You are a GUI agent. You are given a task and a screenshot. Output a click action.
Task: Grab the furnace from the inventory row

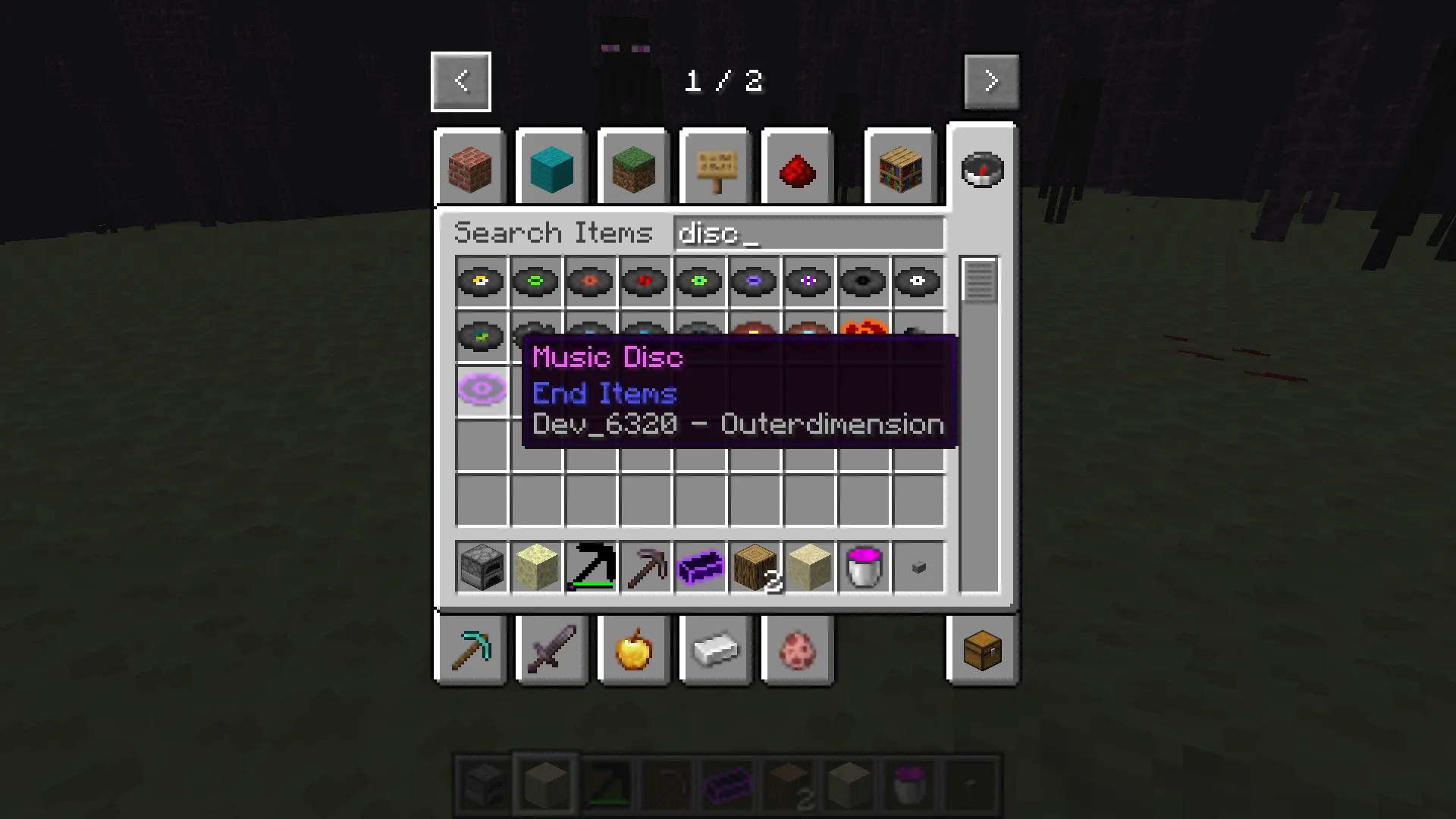coord(481,566)
